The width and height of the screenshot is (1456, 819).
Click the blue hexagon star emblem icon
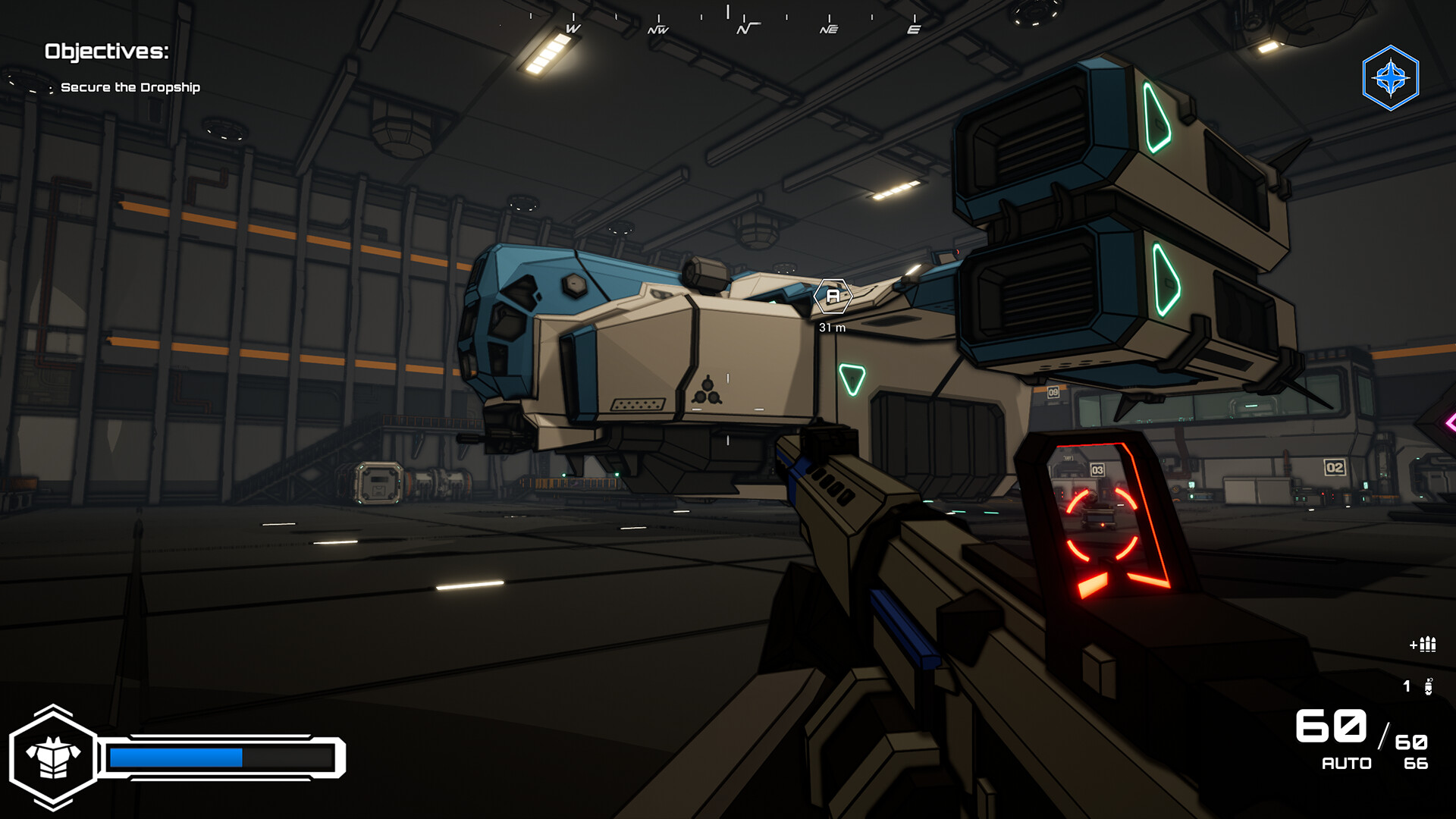(1390, 78)
